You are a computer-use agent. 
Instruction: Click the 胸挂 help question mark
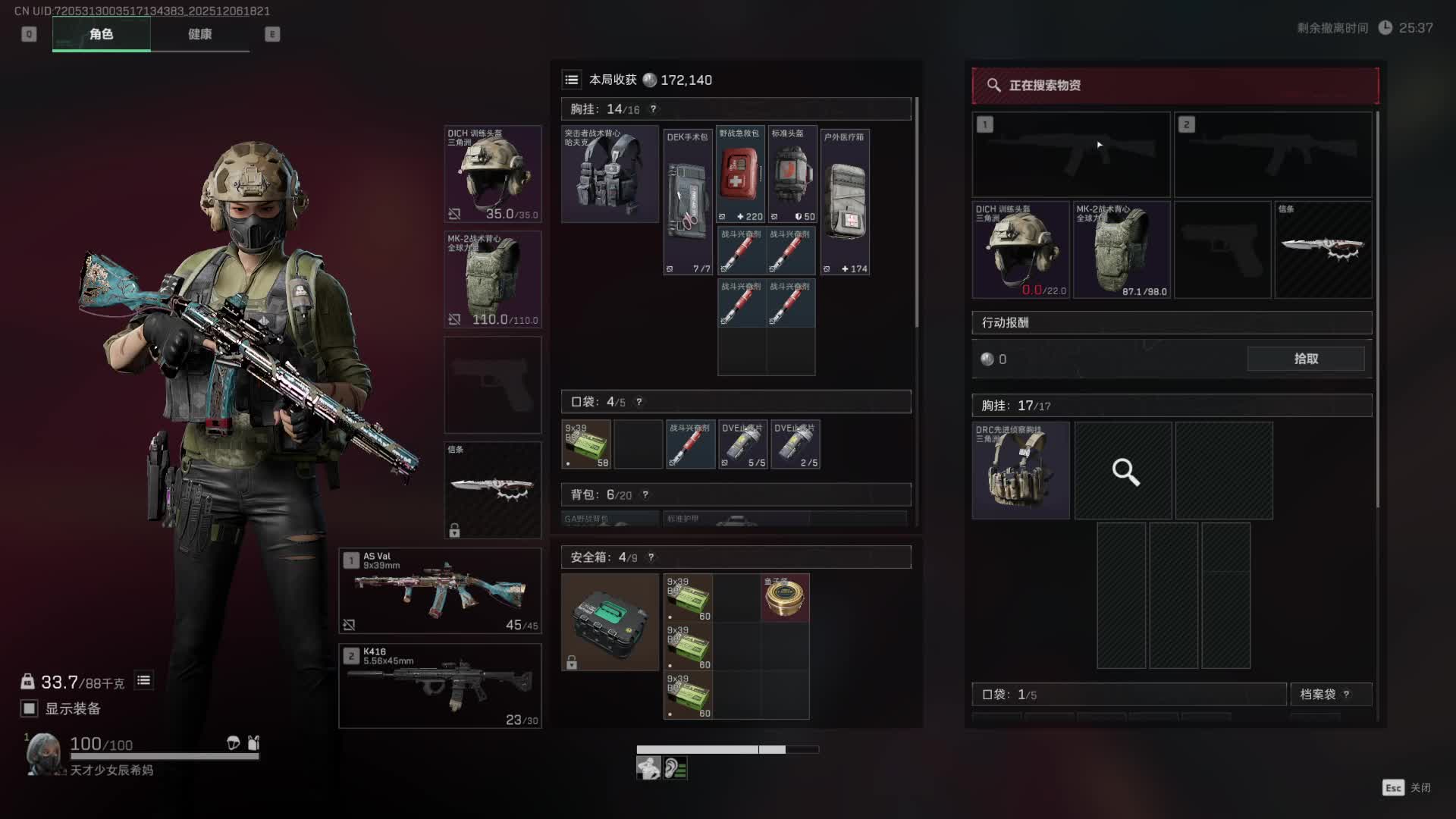click(x=653, y=109)
